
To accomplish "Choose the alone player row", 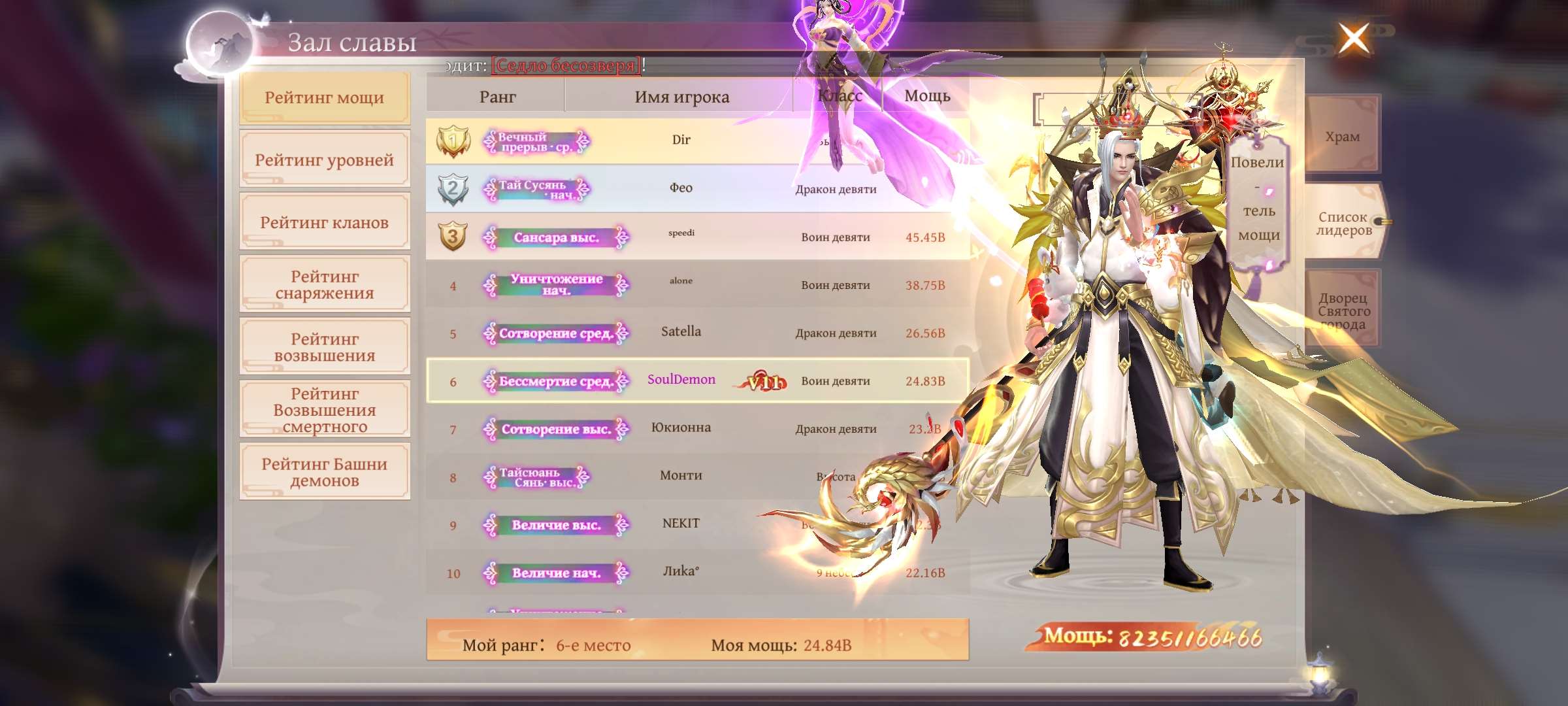I will [x=681, y=284].
